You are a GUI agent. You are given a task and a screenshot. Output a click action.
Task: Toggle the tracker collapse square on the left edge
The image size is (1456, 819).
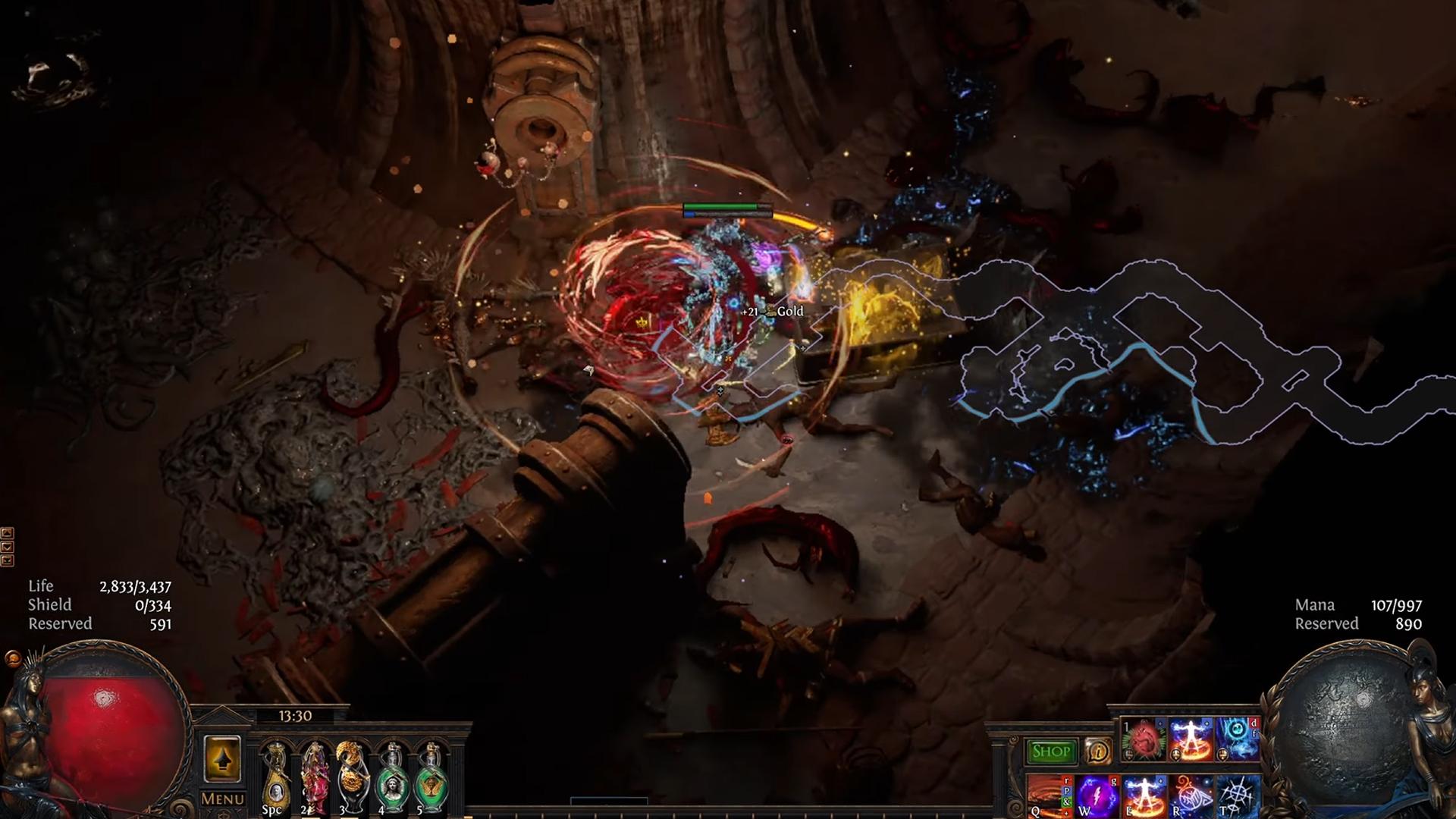[7, 560]
